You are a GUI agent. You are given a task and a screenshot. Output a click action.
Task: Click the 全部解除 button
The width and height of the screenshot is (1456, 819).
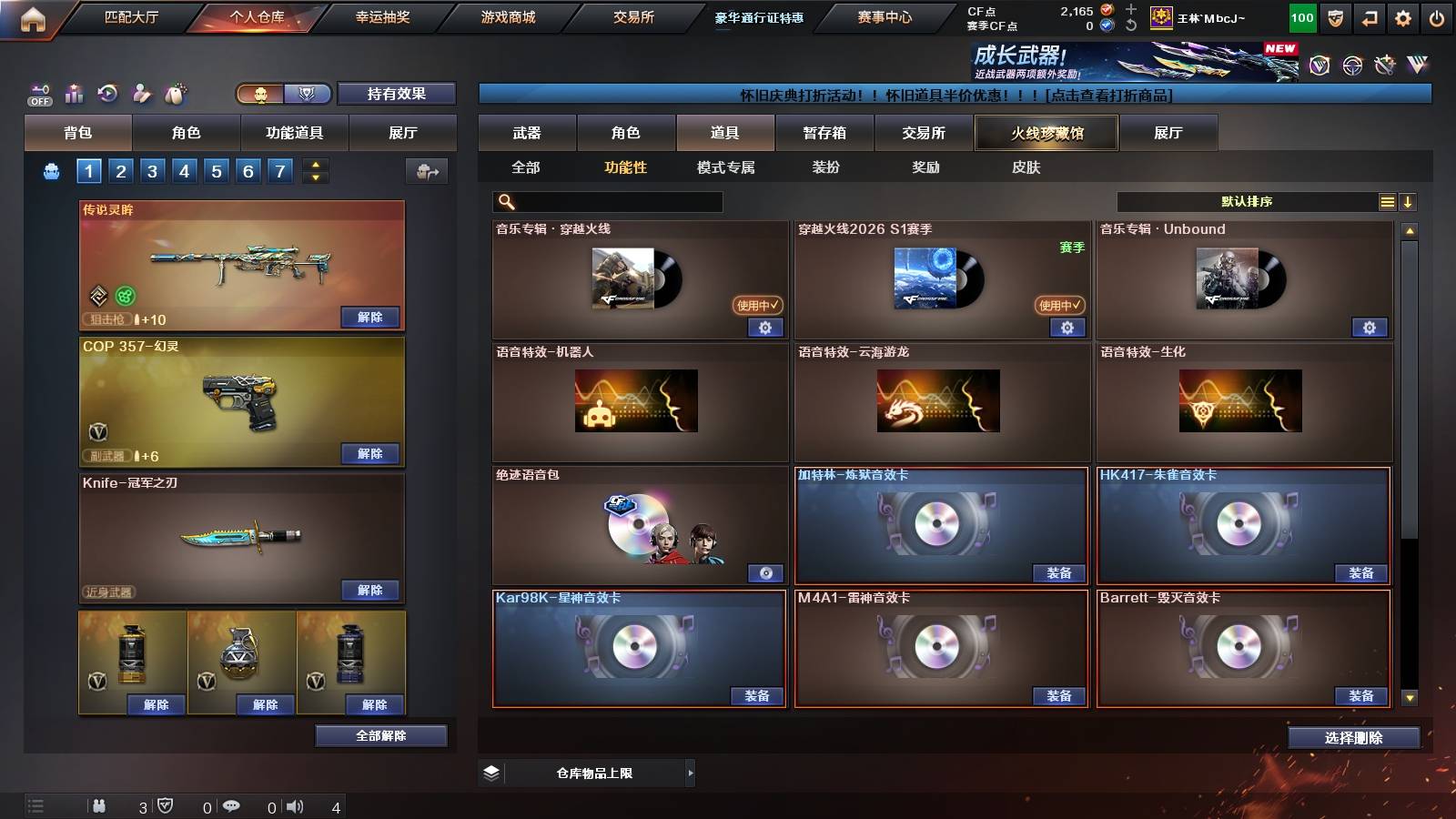380,735
